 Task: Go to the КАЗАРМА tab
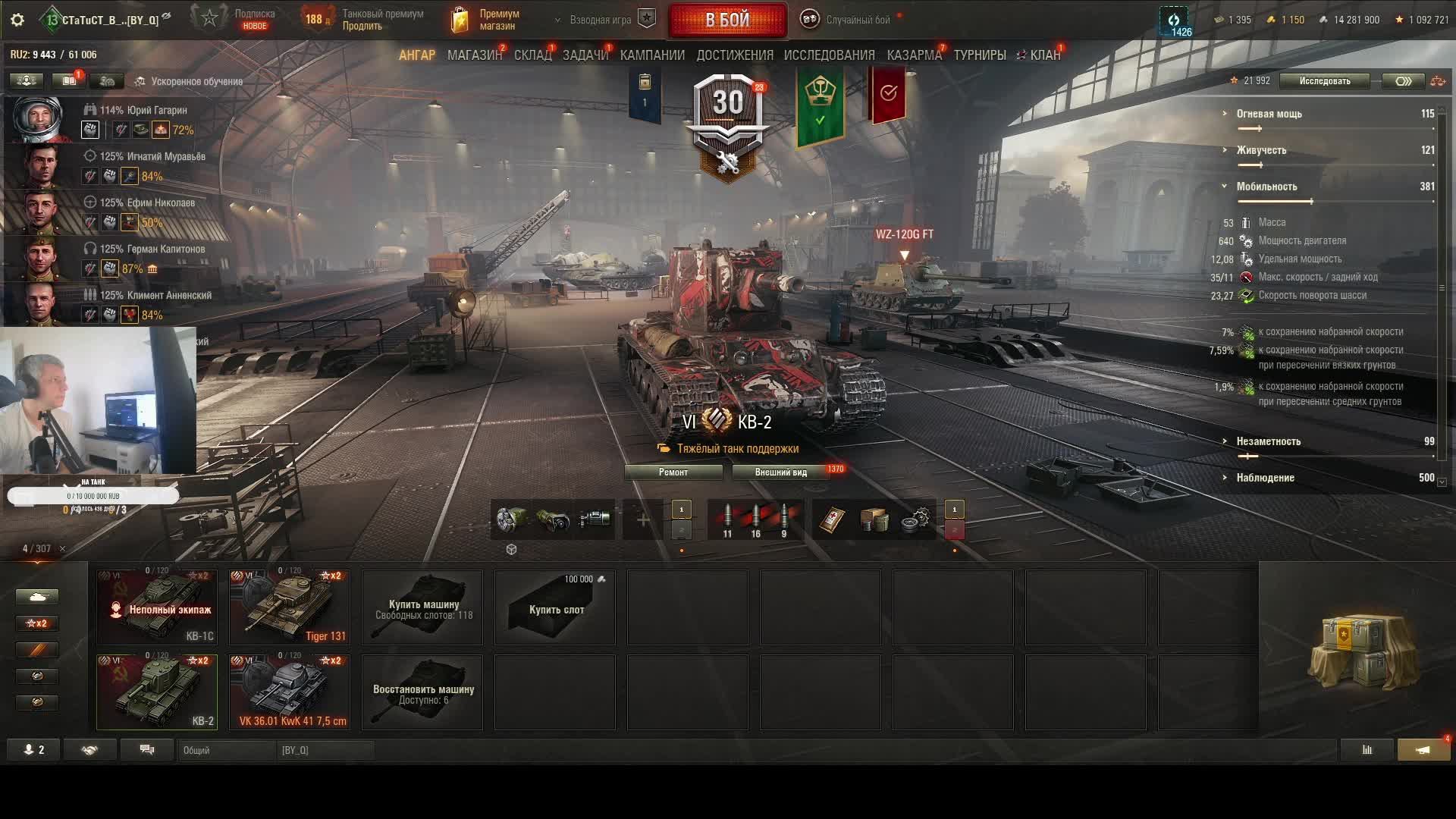coord(914,55)
